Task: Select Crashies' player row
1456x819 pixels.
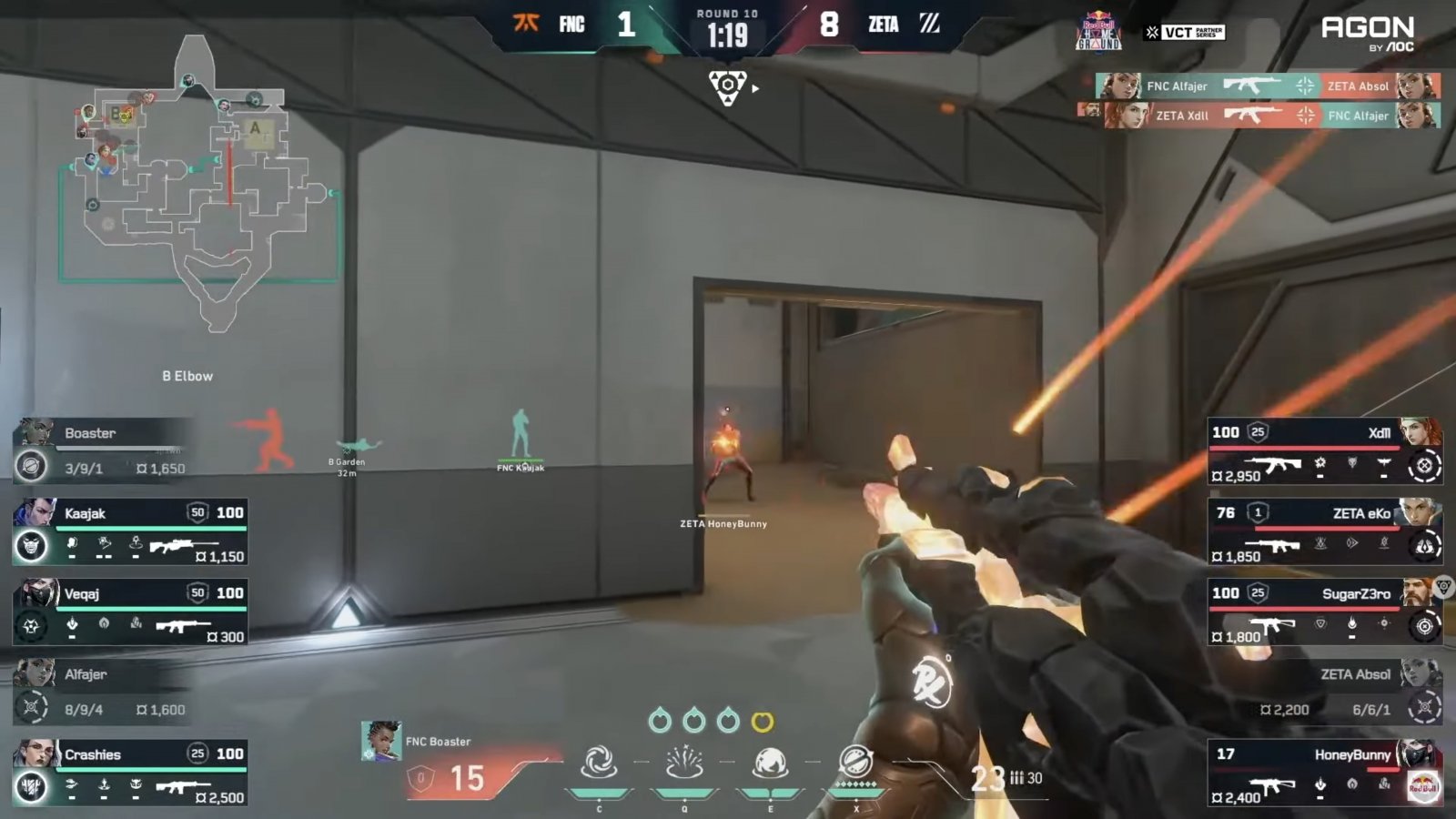Action: [130, 772]
